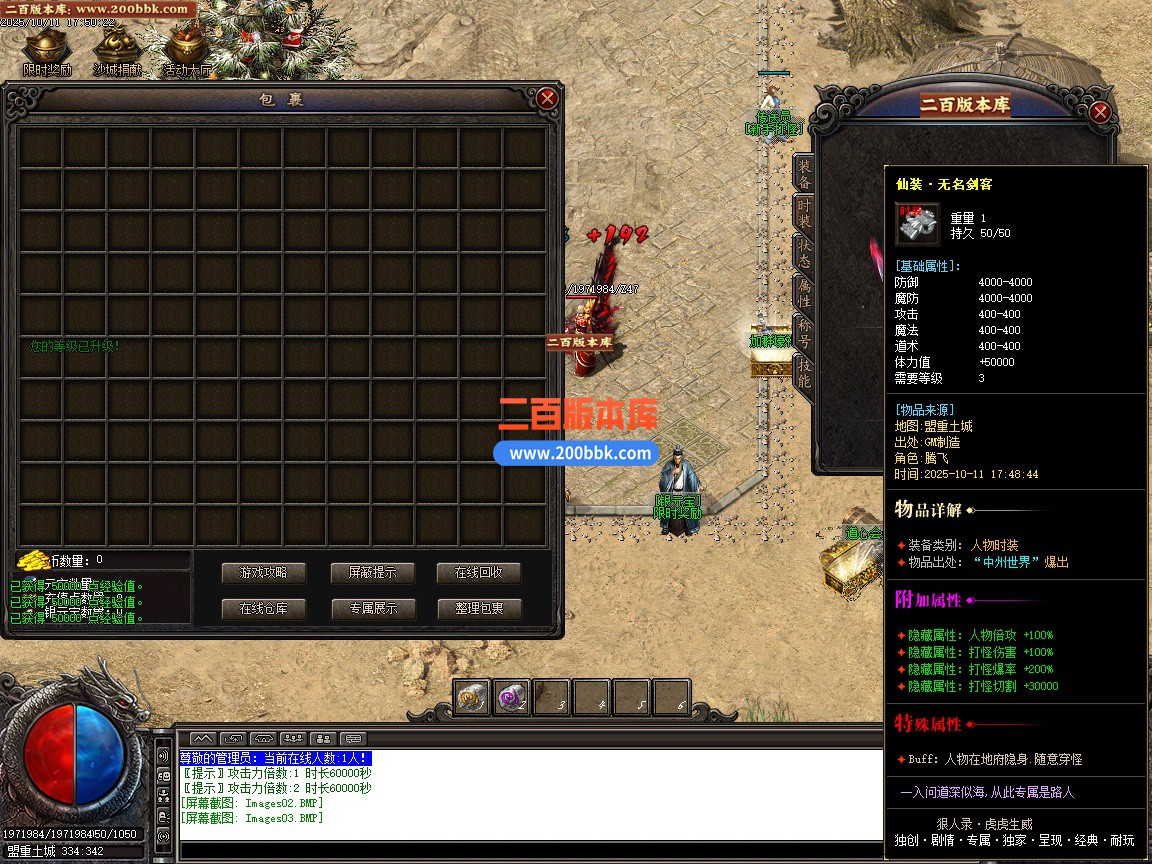Use the purple scroll in hotbar slot 2
The height and width of the screenshot is (864, 1152).
tap(512, 697)
